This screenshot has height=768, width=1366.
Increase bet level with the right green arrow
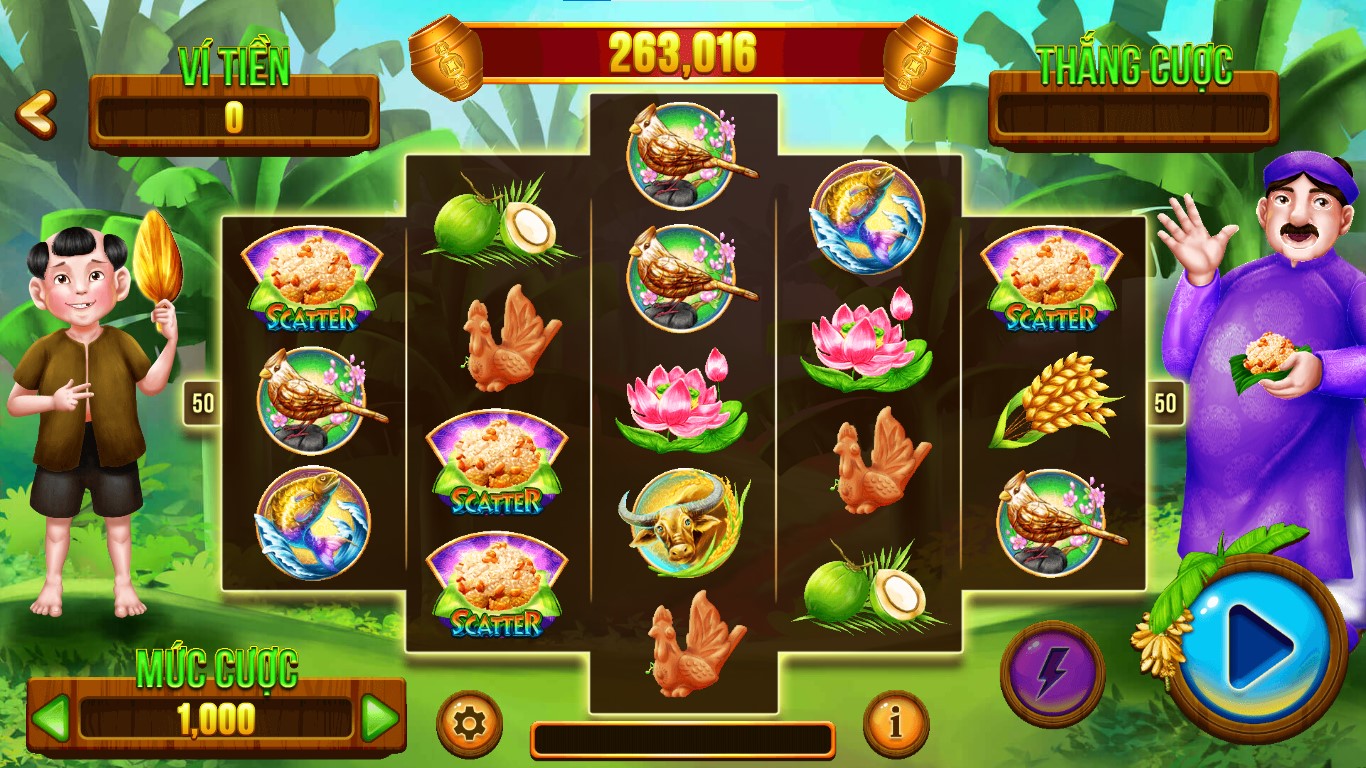click(379, 717)
